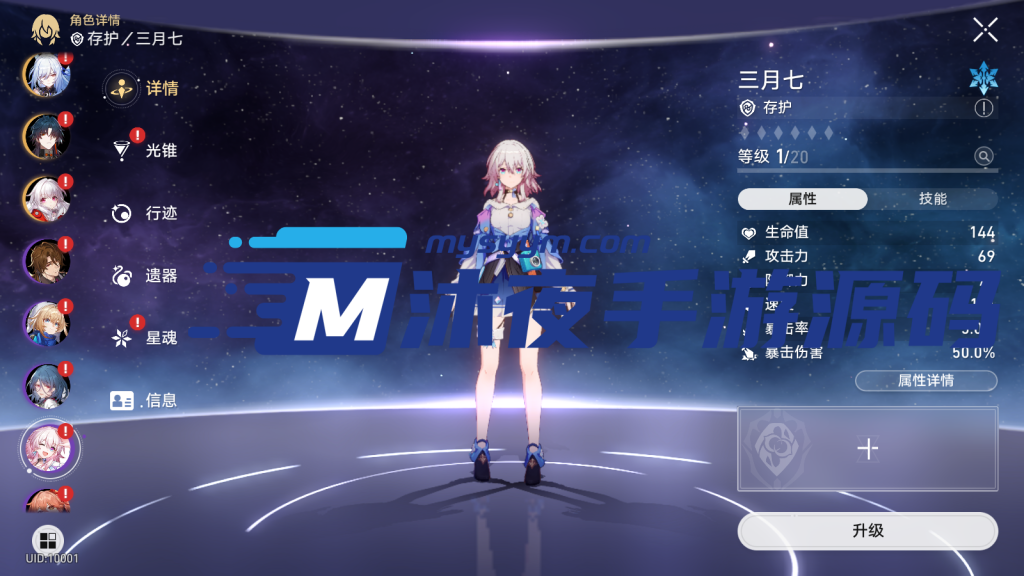This screenshot has width=1024, height=576.
Task: Open the 详情 details section
Action: [x=142, y=88]
